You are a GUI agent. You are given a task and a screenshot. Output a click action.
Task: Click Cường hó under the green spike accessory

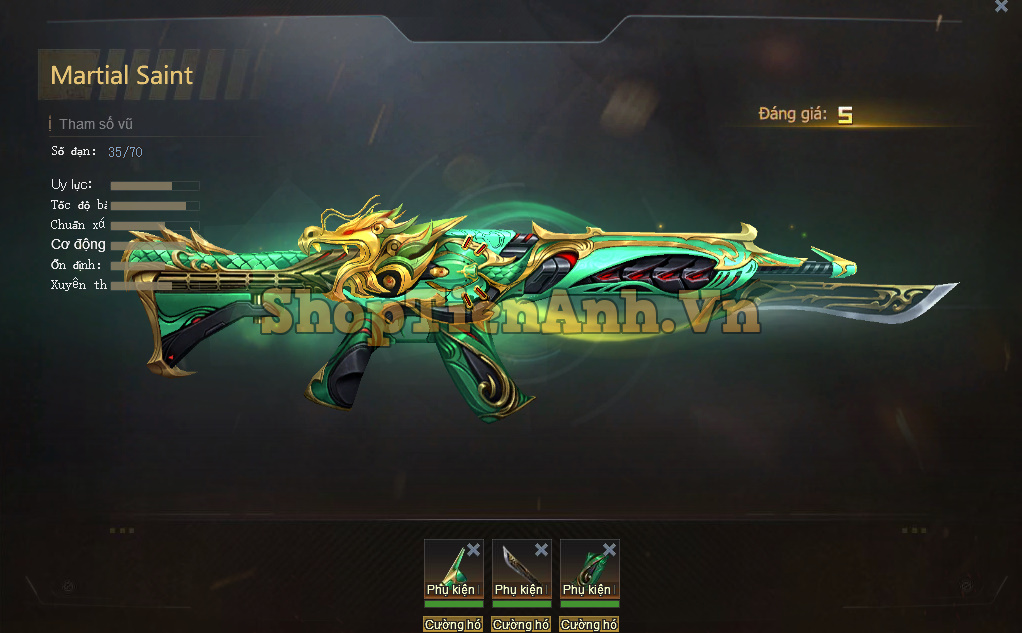coord(453,625)
